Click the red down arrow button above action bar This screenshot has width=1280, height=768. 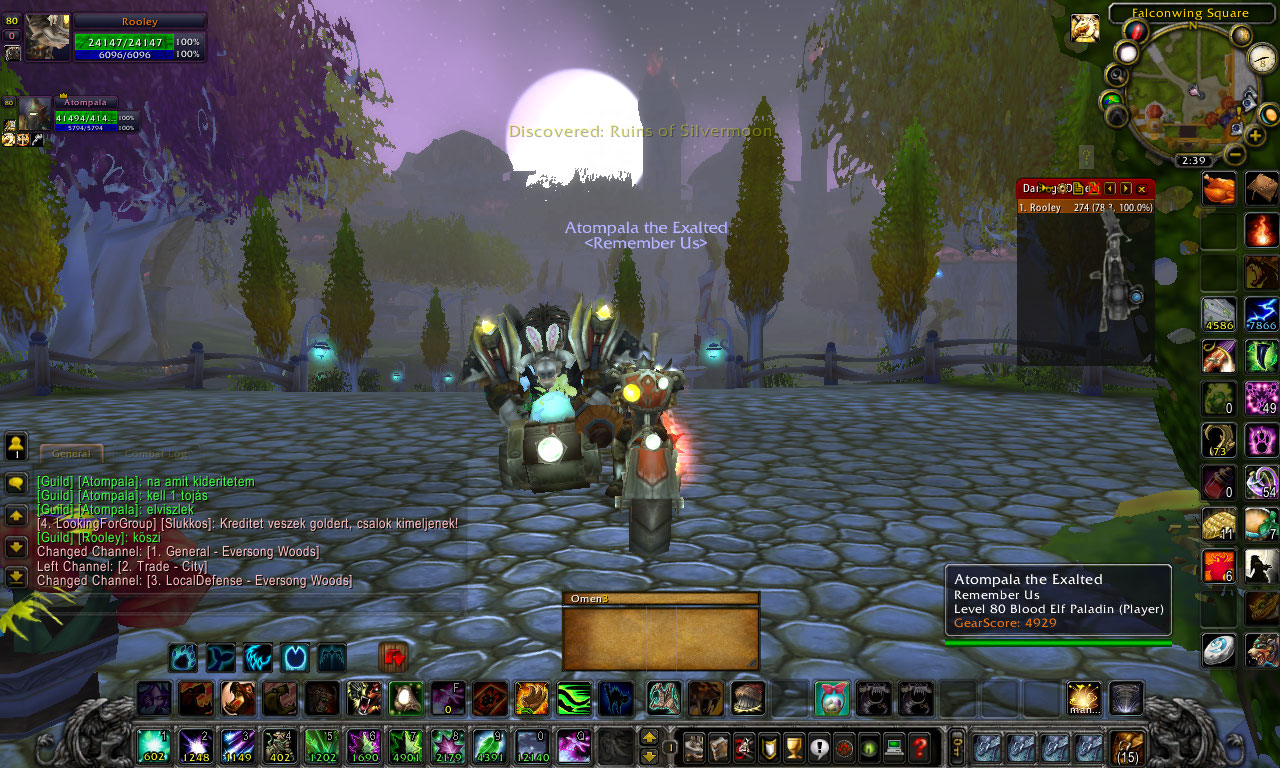click(x=394, y=657)
